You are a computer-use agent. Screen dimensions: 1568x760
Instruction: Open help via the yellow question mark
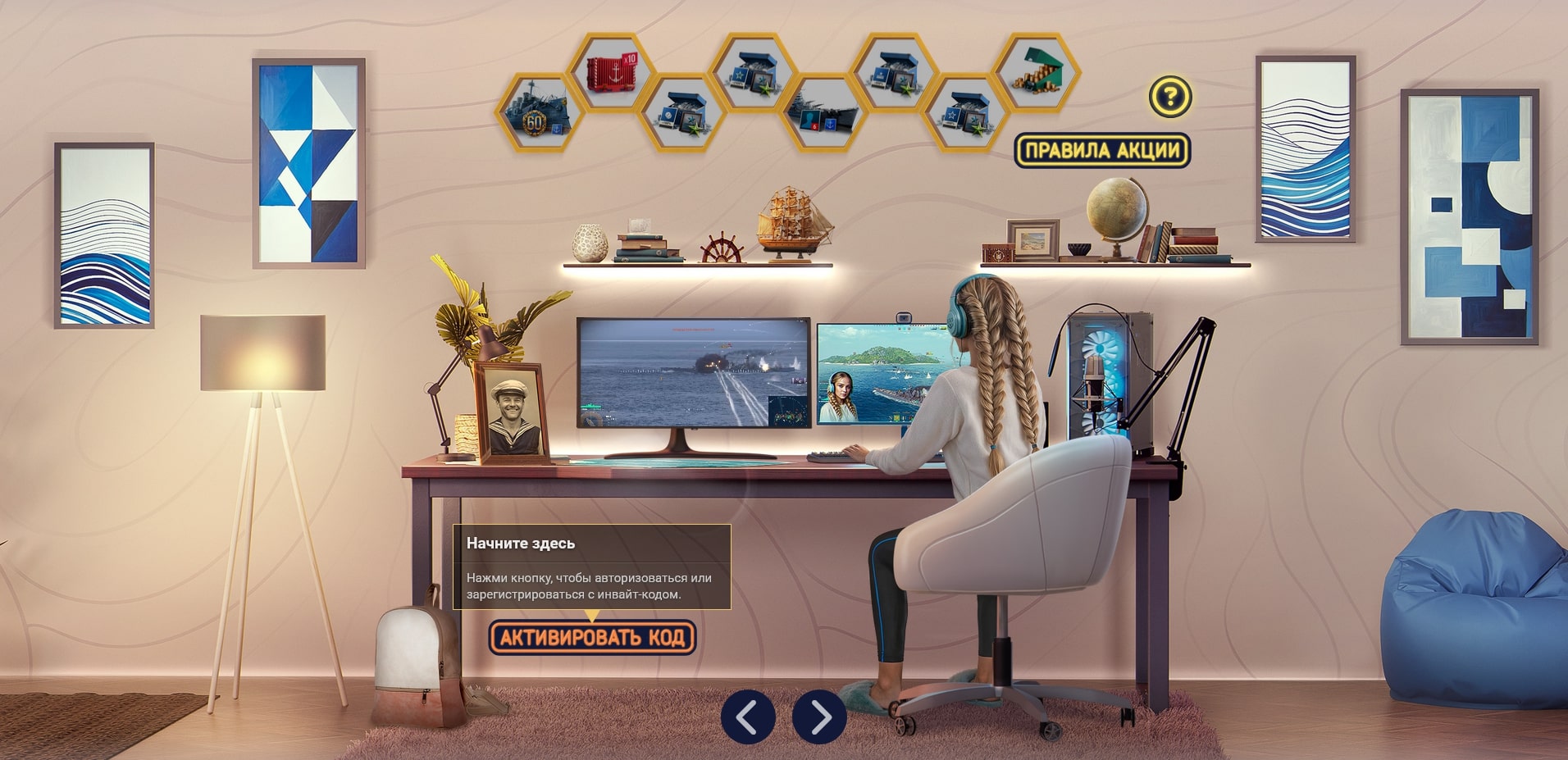coord(1169,97)
